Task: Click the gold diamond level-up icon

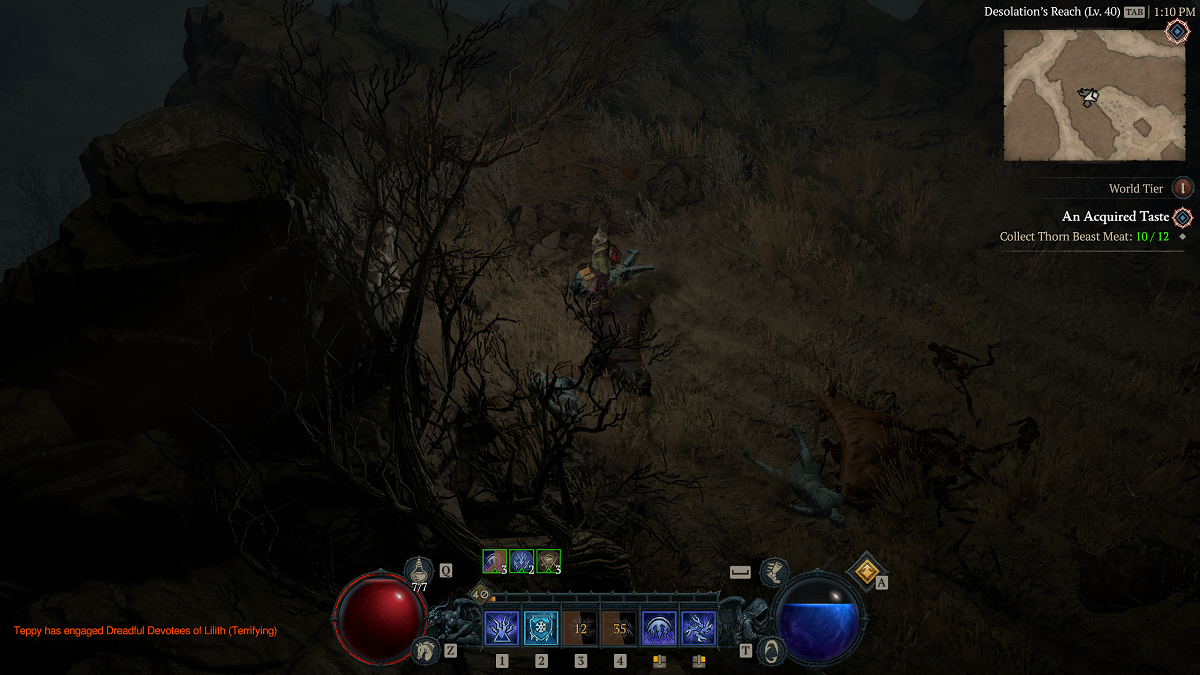Action: coord(864,571)
